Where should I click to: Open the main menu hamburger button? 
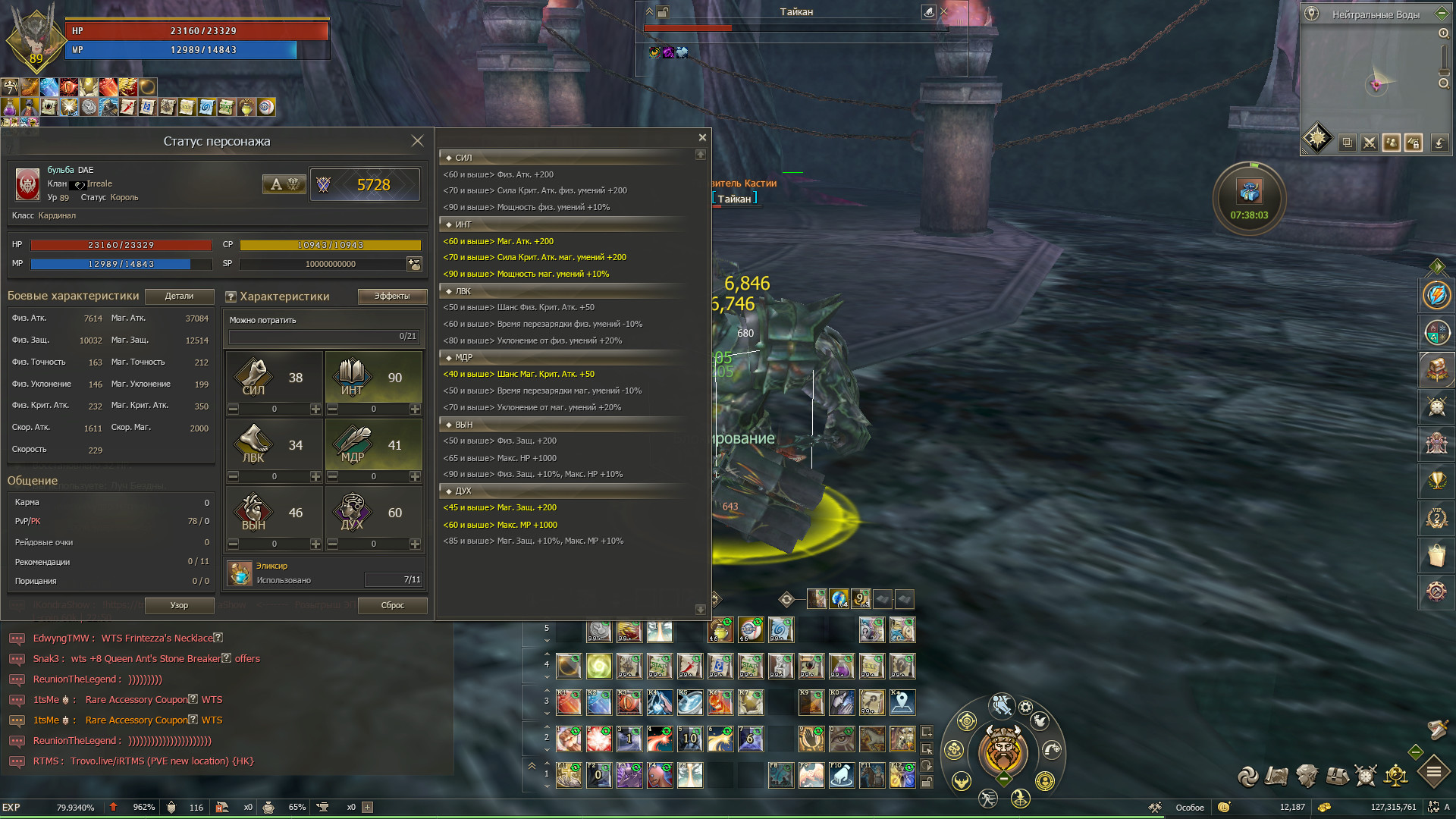coord(1433,773)
